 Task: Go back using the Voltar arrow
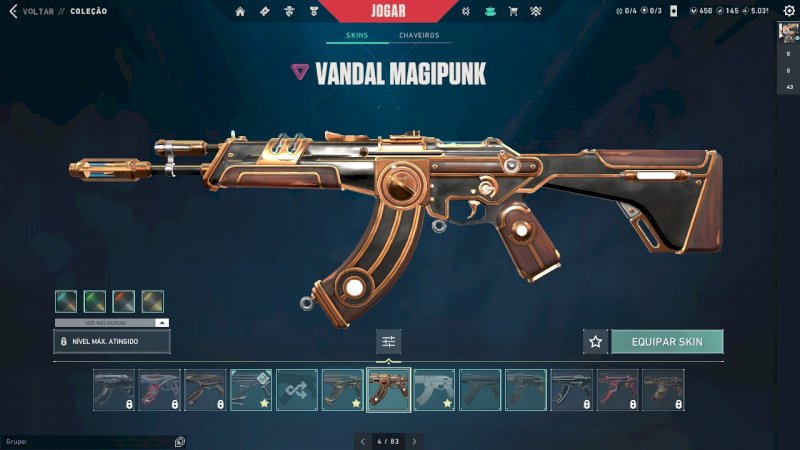13,12
